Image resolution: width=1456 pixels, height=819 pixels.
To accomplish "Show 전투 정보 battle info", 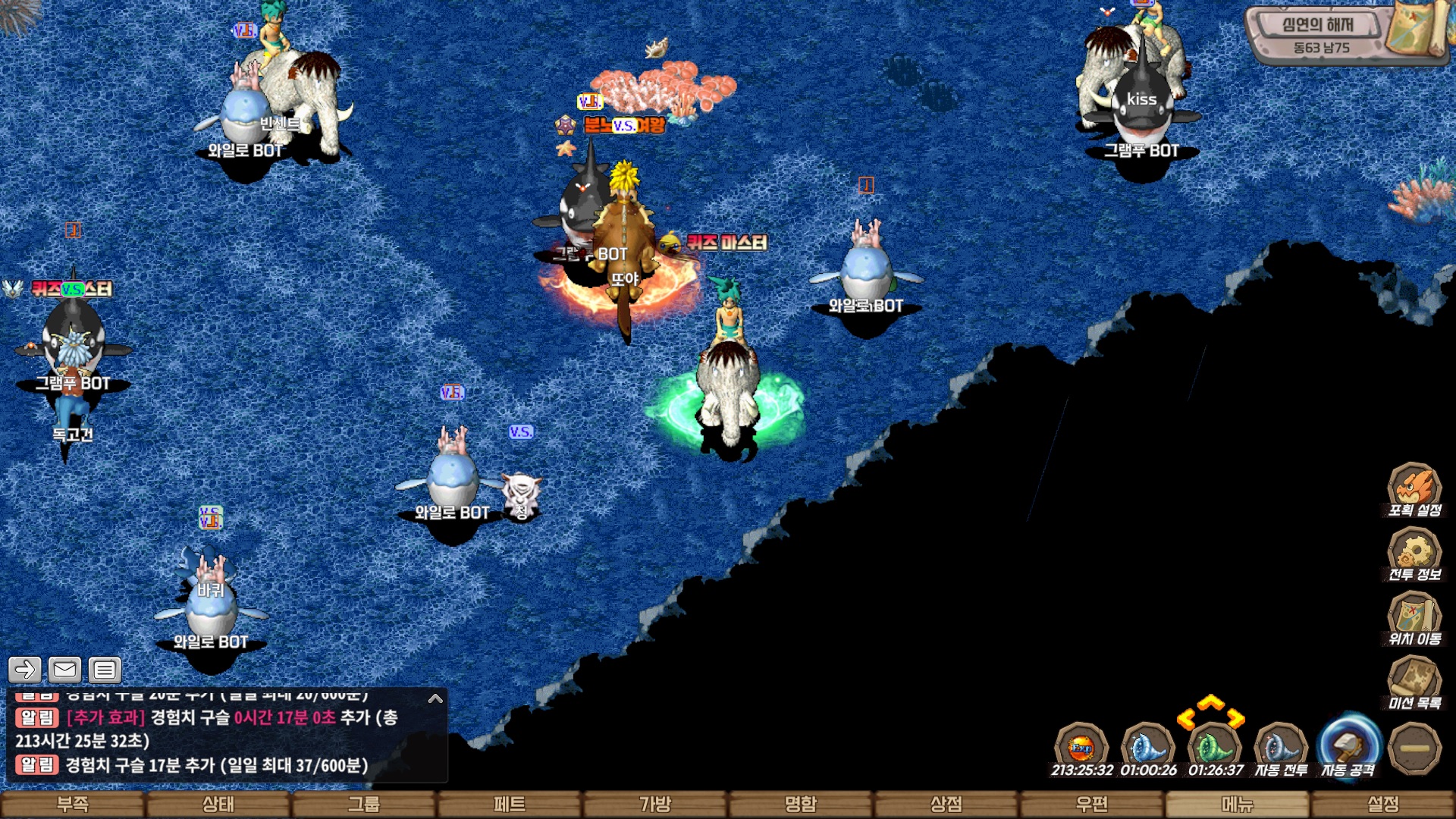I will (x=1414, y=554).
